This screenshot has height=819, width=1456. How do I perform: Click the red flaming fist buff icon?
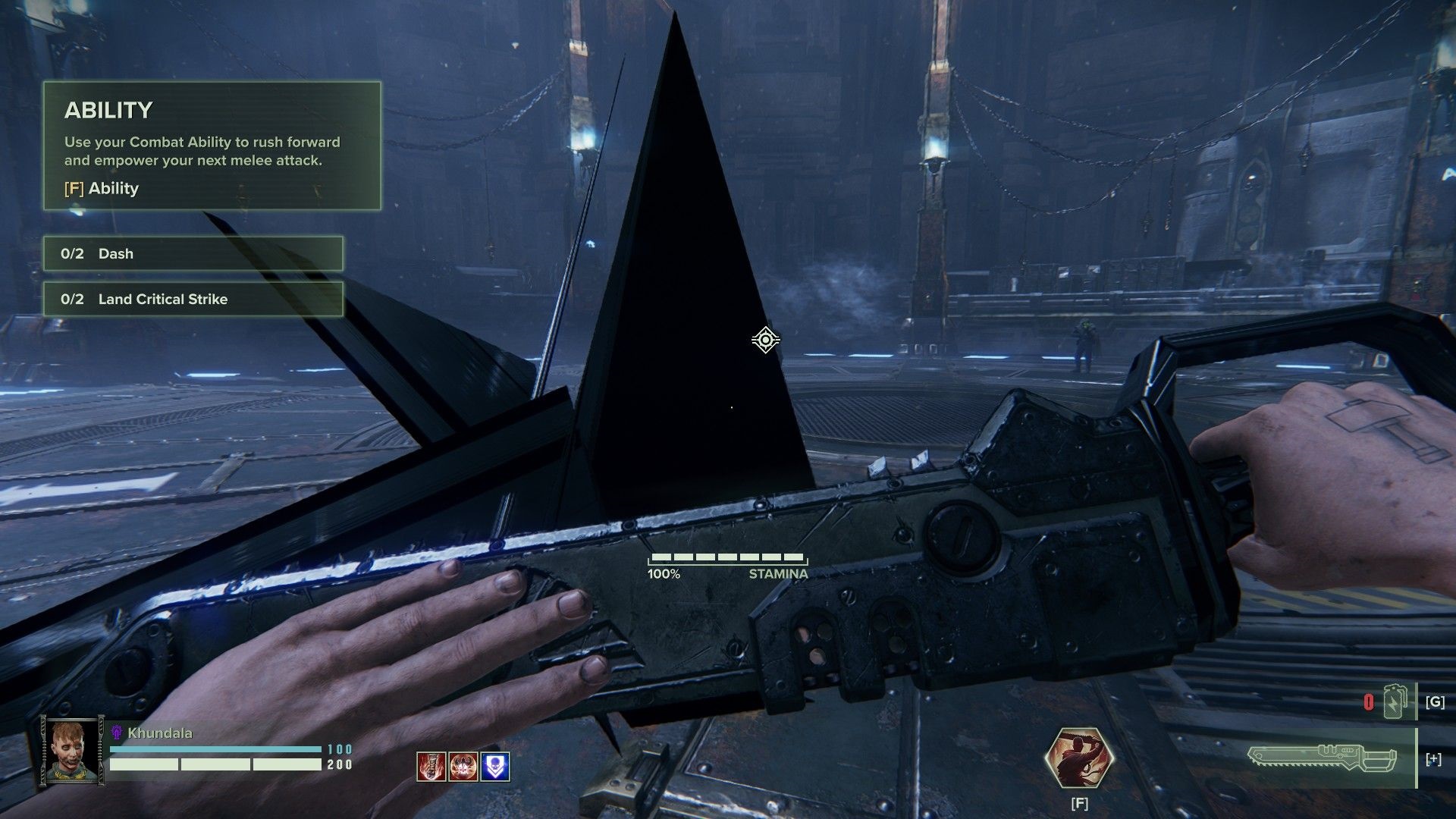tap(431, 767)
